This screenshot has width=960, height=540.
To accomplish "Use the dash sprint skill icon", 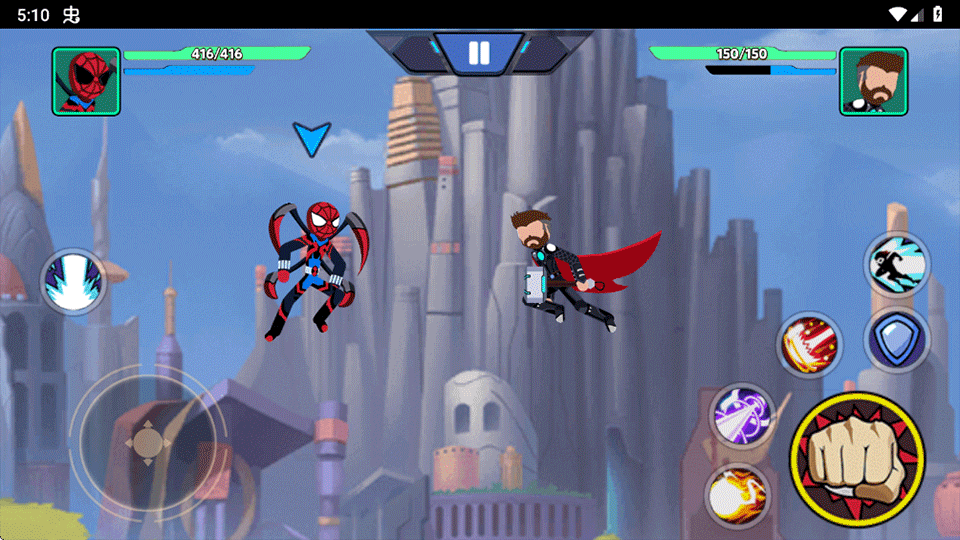I will (897, 265).
